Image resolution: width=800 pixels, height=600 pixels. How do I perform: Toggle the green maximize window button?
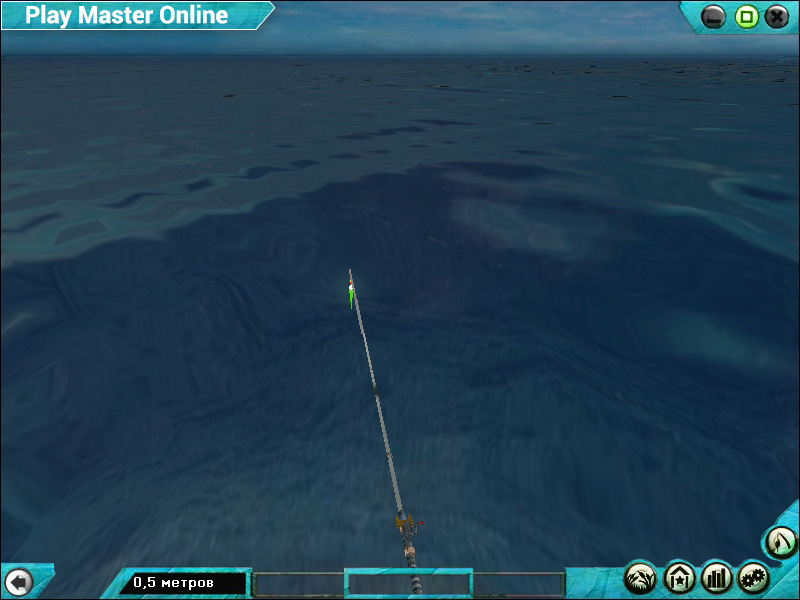746,16
